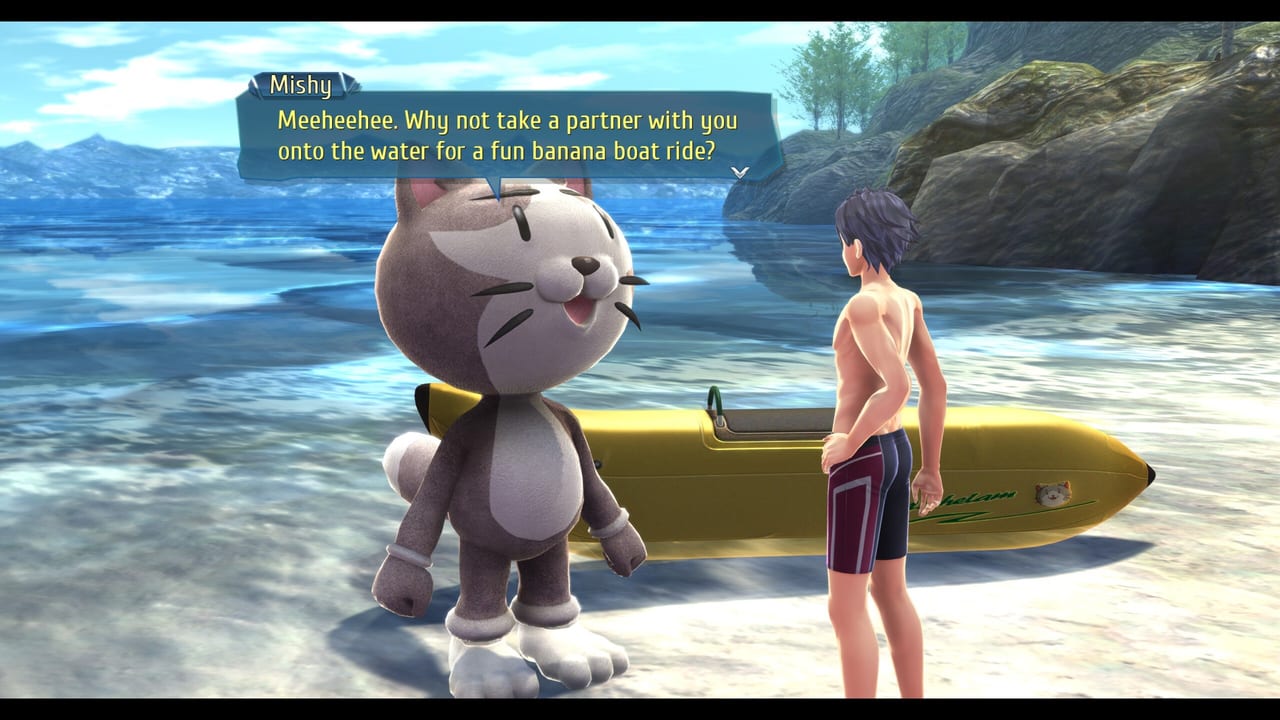Click the green handle atop the banana boat

(716, 398)
